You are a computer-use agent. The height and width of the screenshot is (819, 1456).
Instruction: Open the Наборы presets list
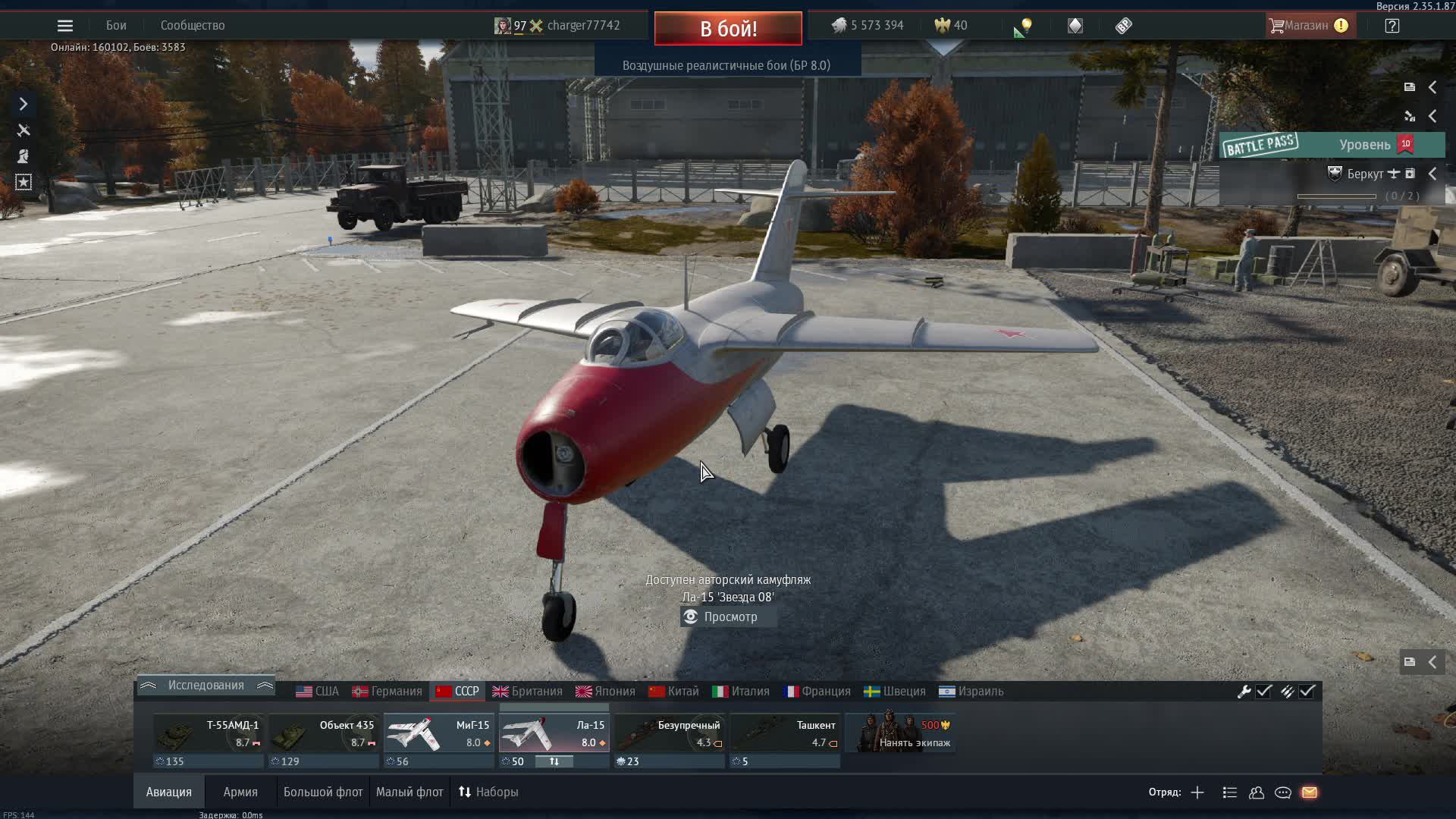point(488,792)
